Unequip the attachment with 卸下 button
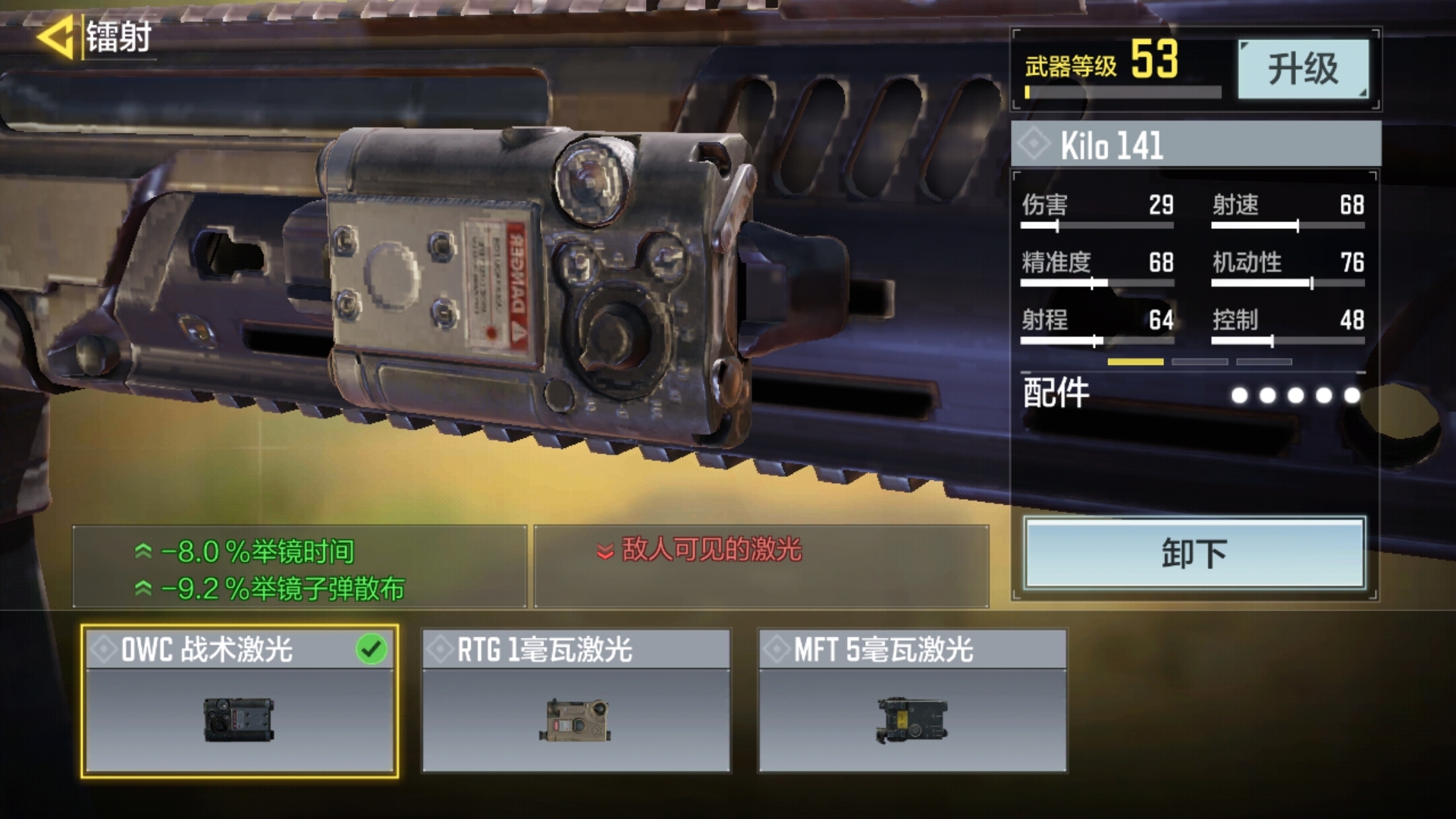Image resolution: width=1456 pixels, height=819 pixels. (x=1194, y=554)
